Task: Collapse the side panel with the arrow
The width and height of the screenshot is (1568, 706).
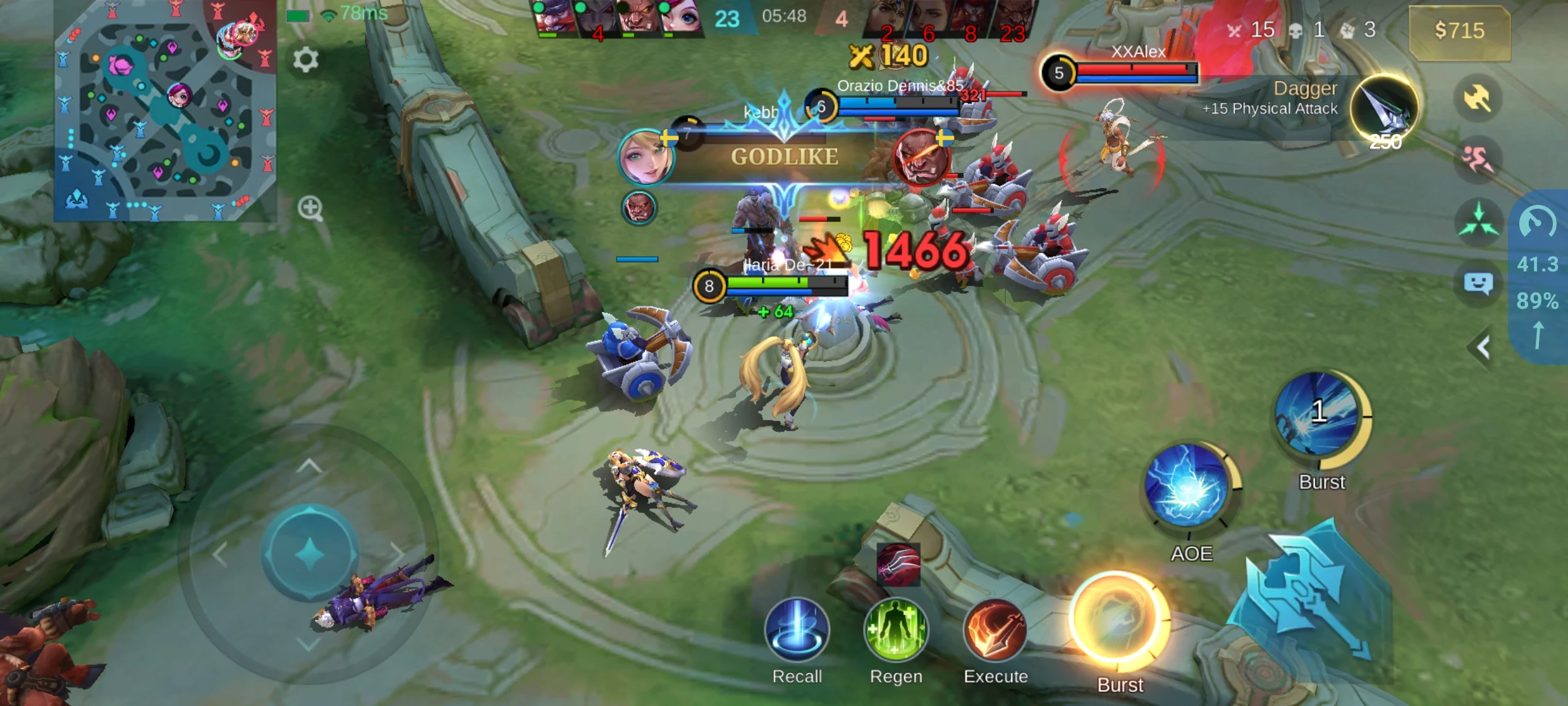Action: pos(1483,347)
